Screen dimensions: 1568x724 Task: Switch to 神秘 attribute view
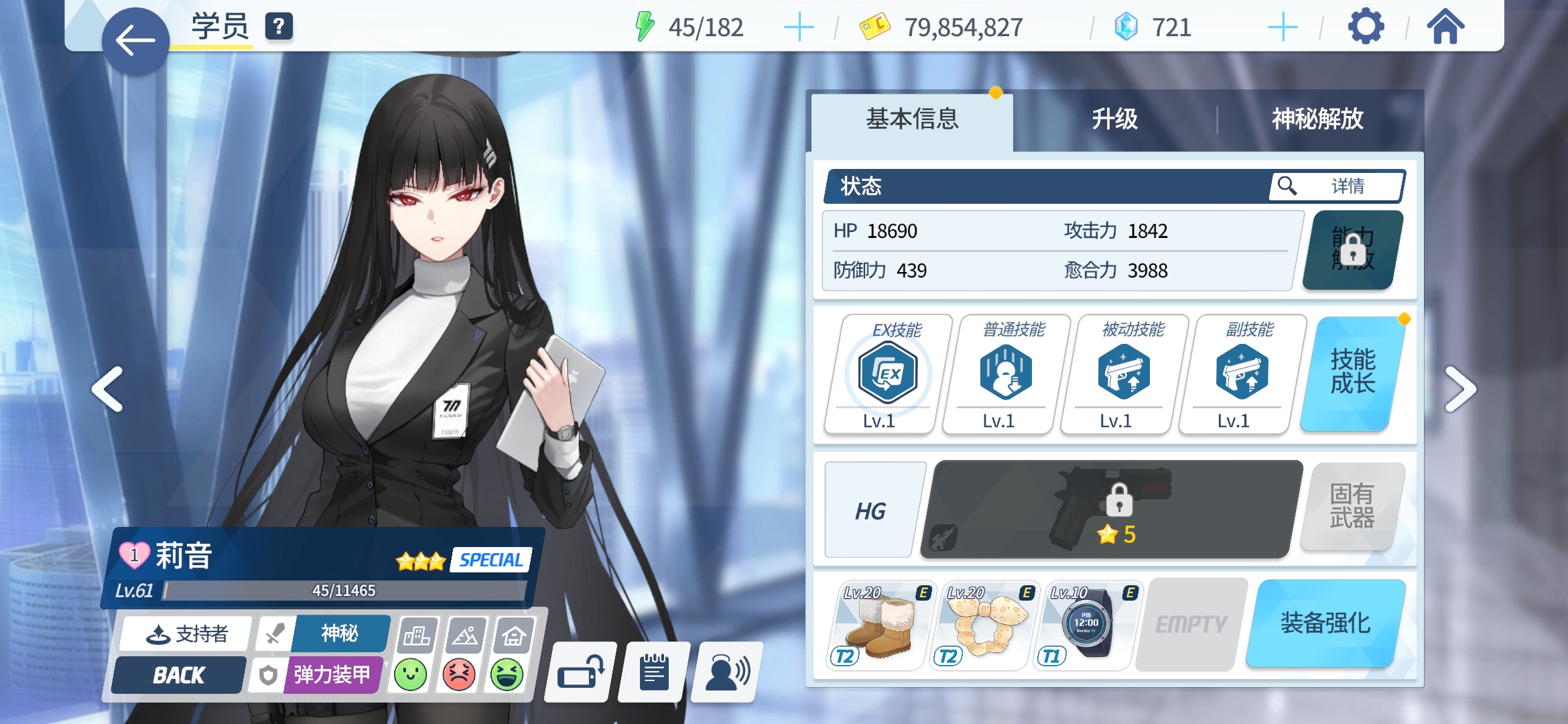(340, 633)
